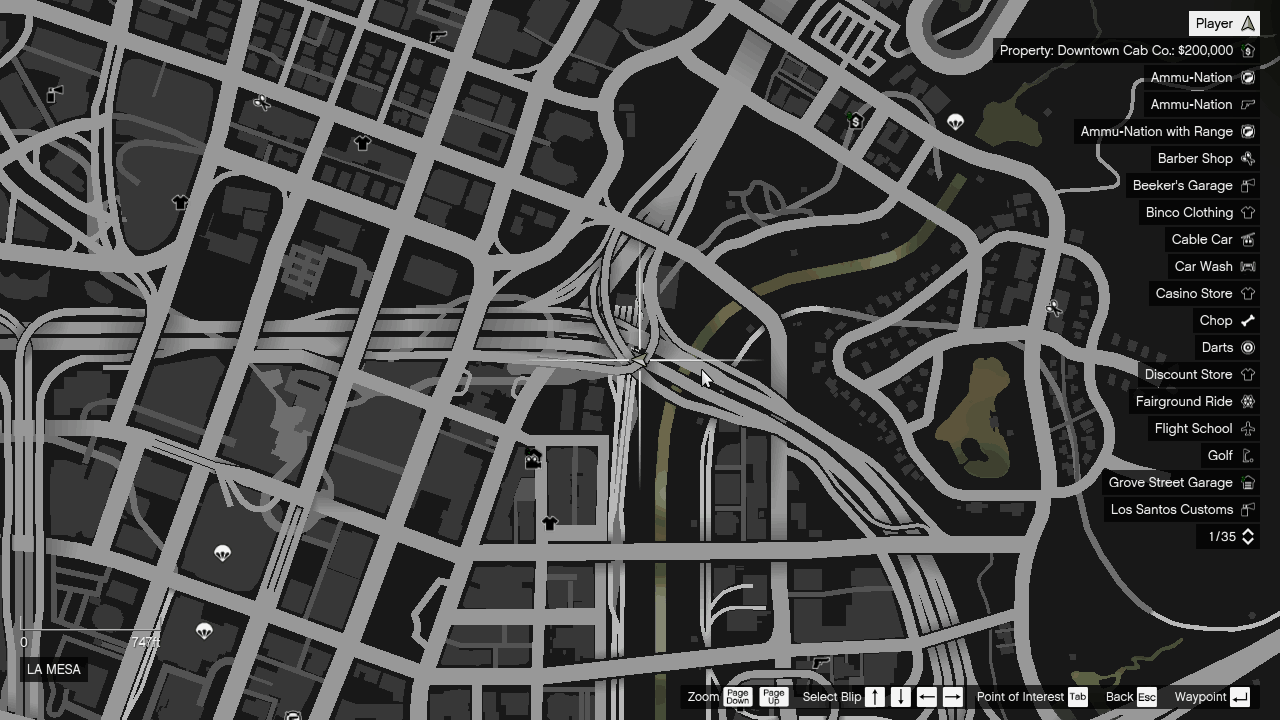Select the Golf flag icon in the legend
This screenshot has width=1280, height=720.
(1248, 455)
